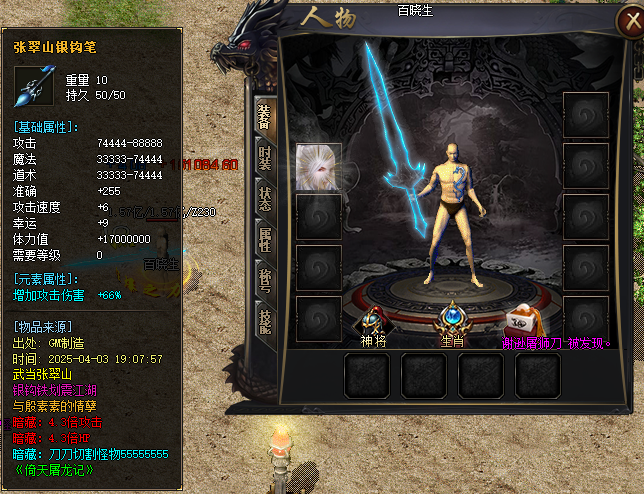This screenshot has height=494, width=644.
Task: Open the 神将 divine general icon
Action: tap(374, 320)
